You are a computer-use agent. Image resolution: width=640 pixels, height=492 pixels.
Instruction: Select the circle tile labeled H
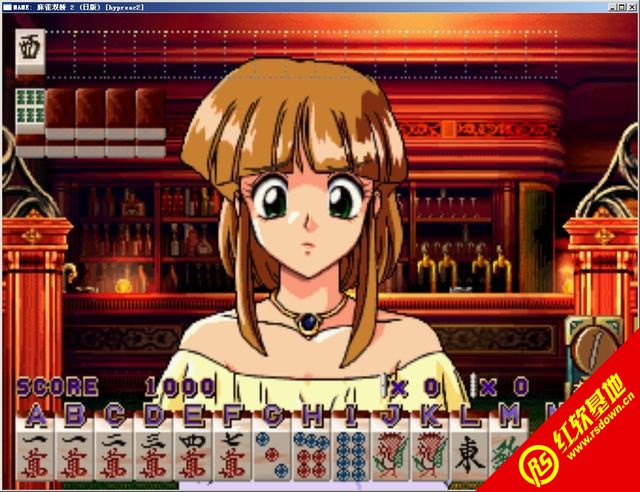309,457
